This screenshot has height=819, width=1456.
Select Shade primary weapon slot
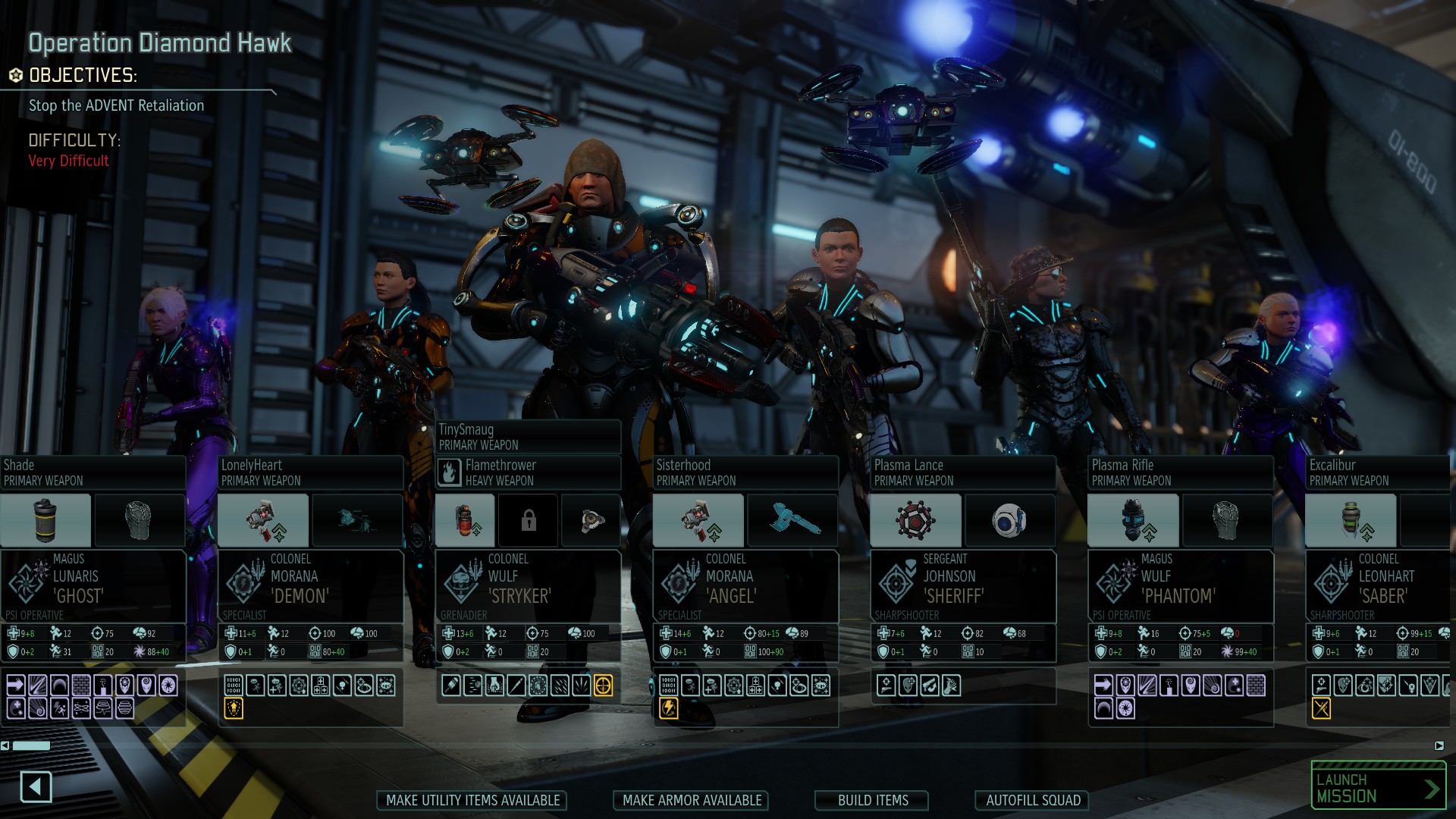click(93, 472)
